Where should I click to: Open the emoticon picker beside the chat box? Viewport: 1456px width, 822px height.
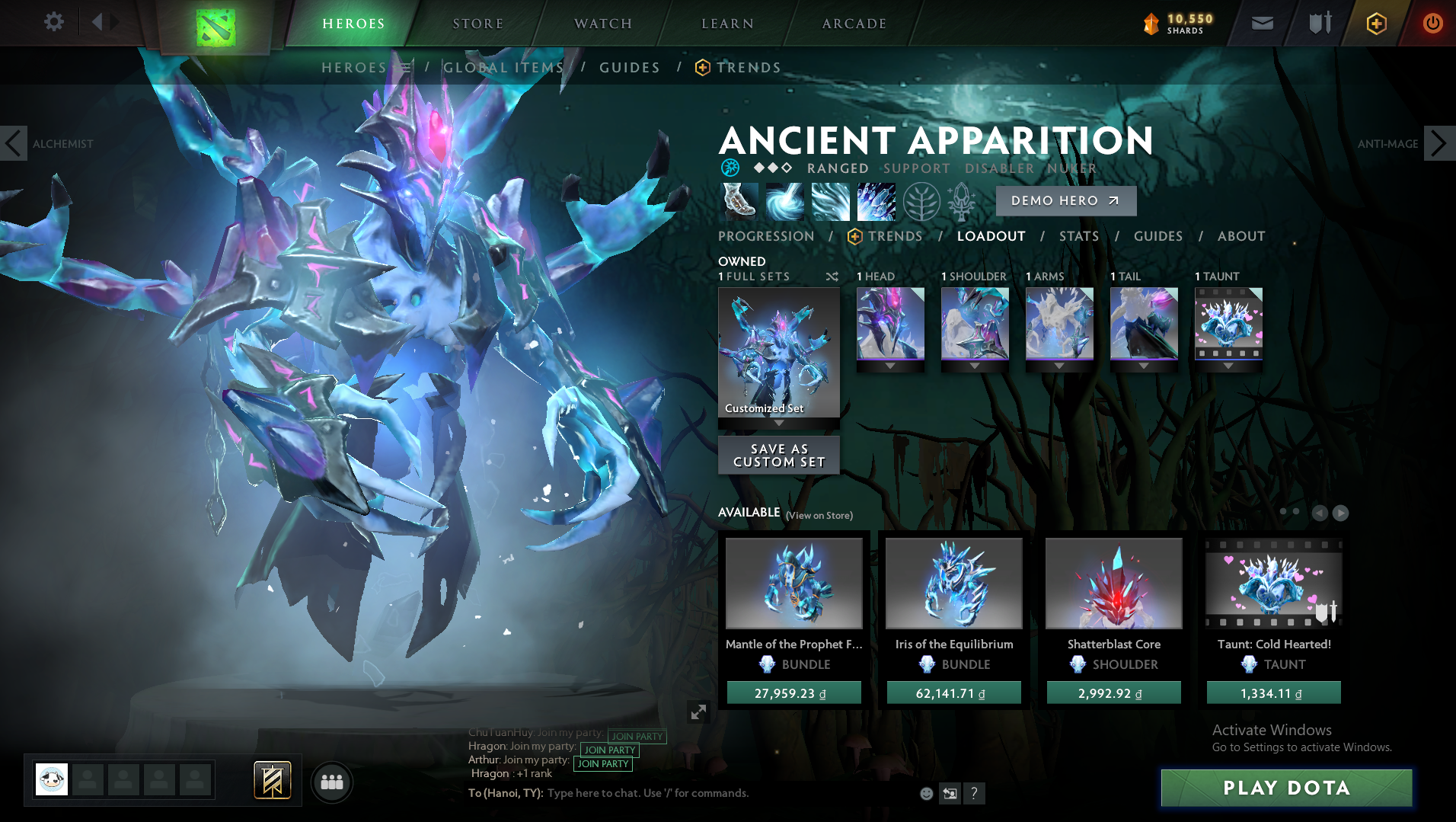927,794
